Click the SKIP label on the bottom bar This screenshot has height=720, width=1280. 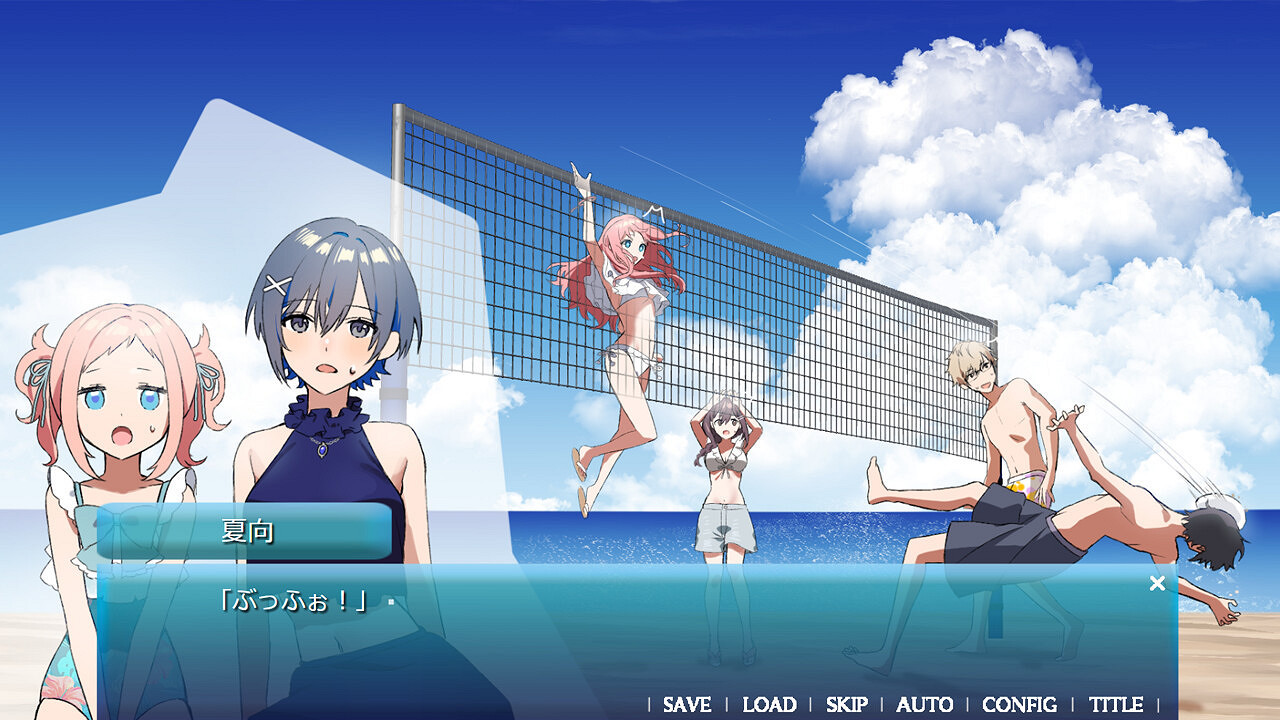click(846, 705)
